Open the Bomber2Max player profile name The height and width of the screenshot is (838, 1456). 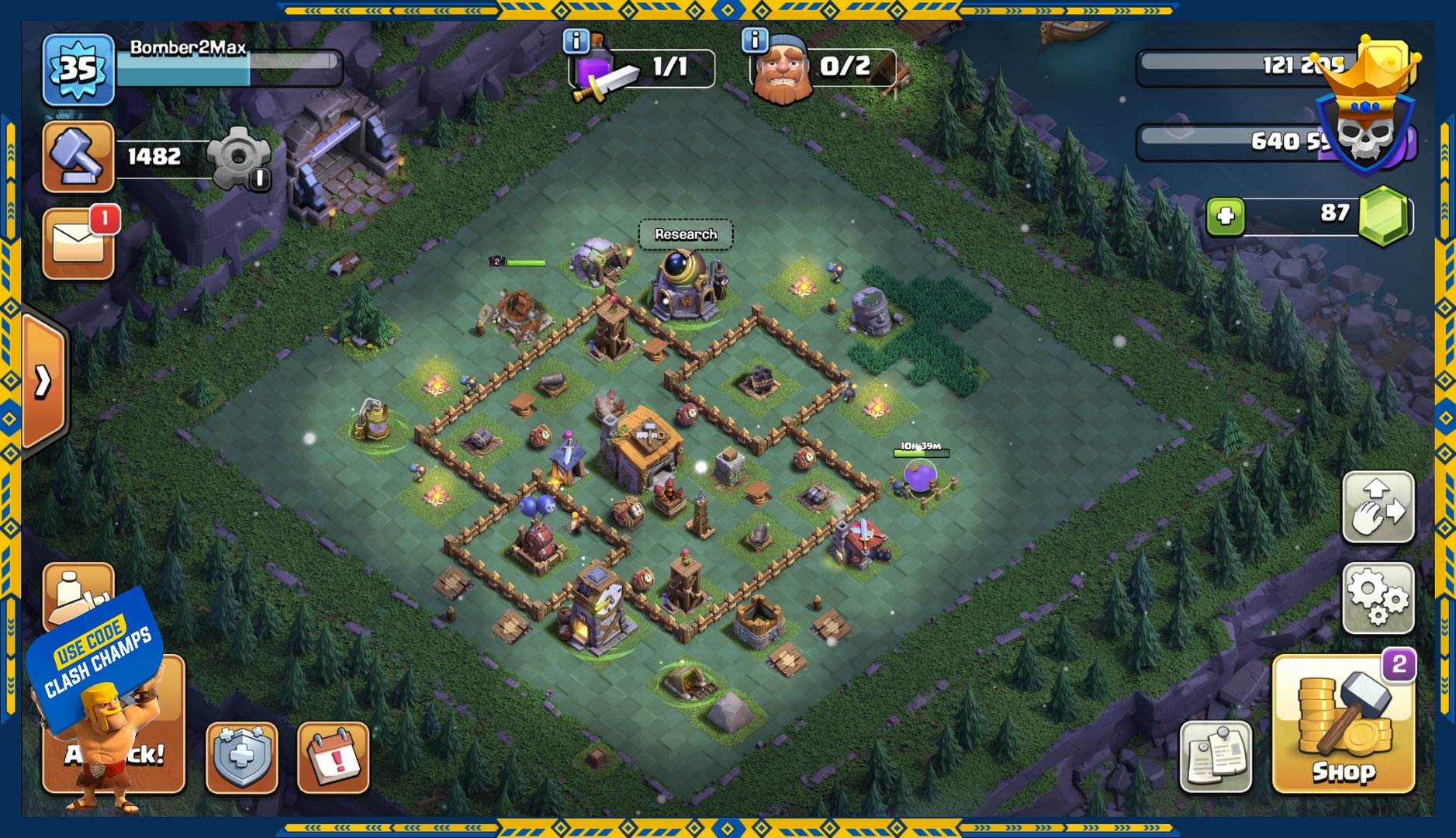coord(188,48)
